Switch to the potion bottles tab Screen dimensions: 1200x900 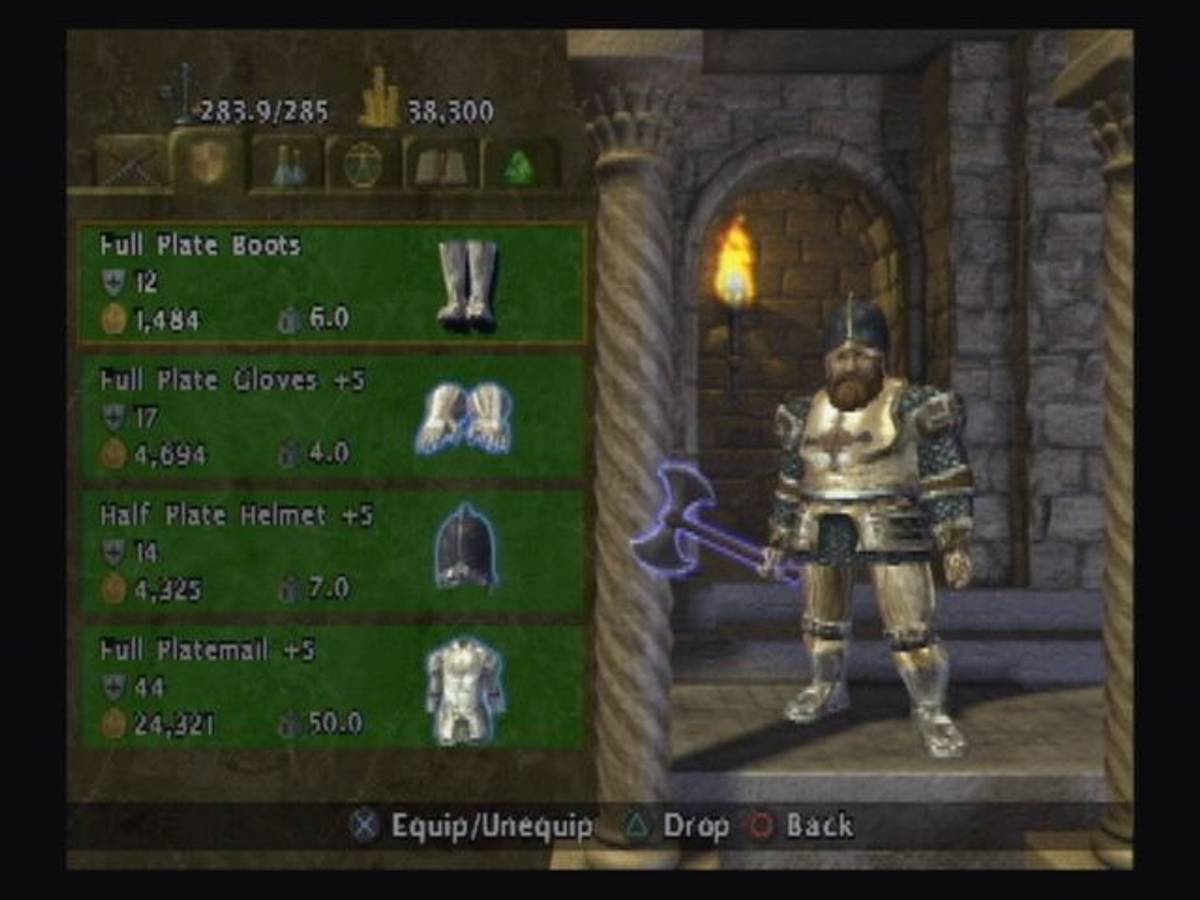(287, 164)
